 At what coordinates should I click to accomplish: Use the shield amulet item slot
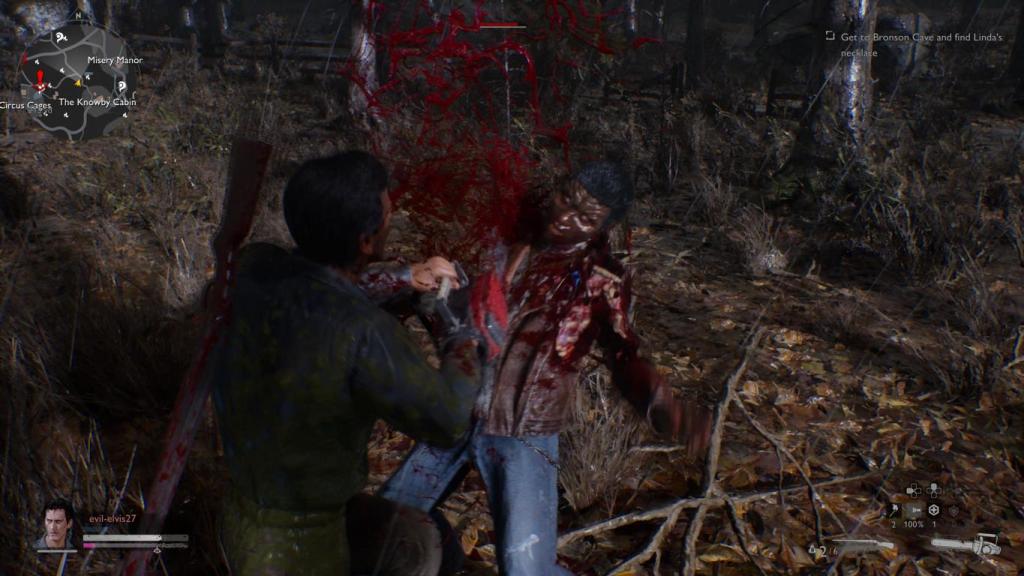pos(934,509)
